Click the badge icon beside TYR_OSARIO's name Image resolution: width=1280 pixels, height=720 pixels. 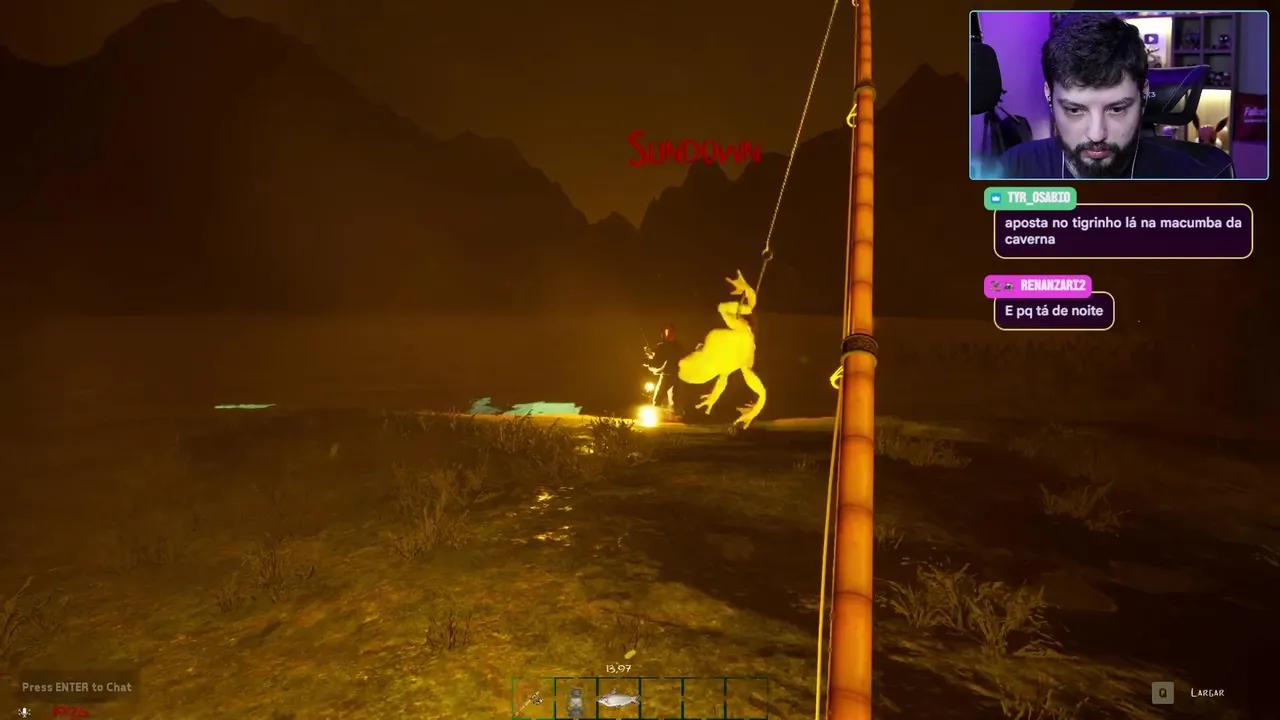pos(994,198)
